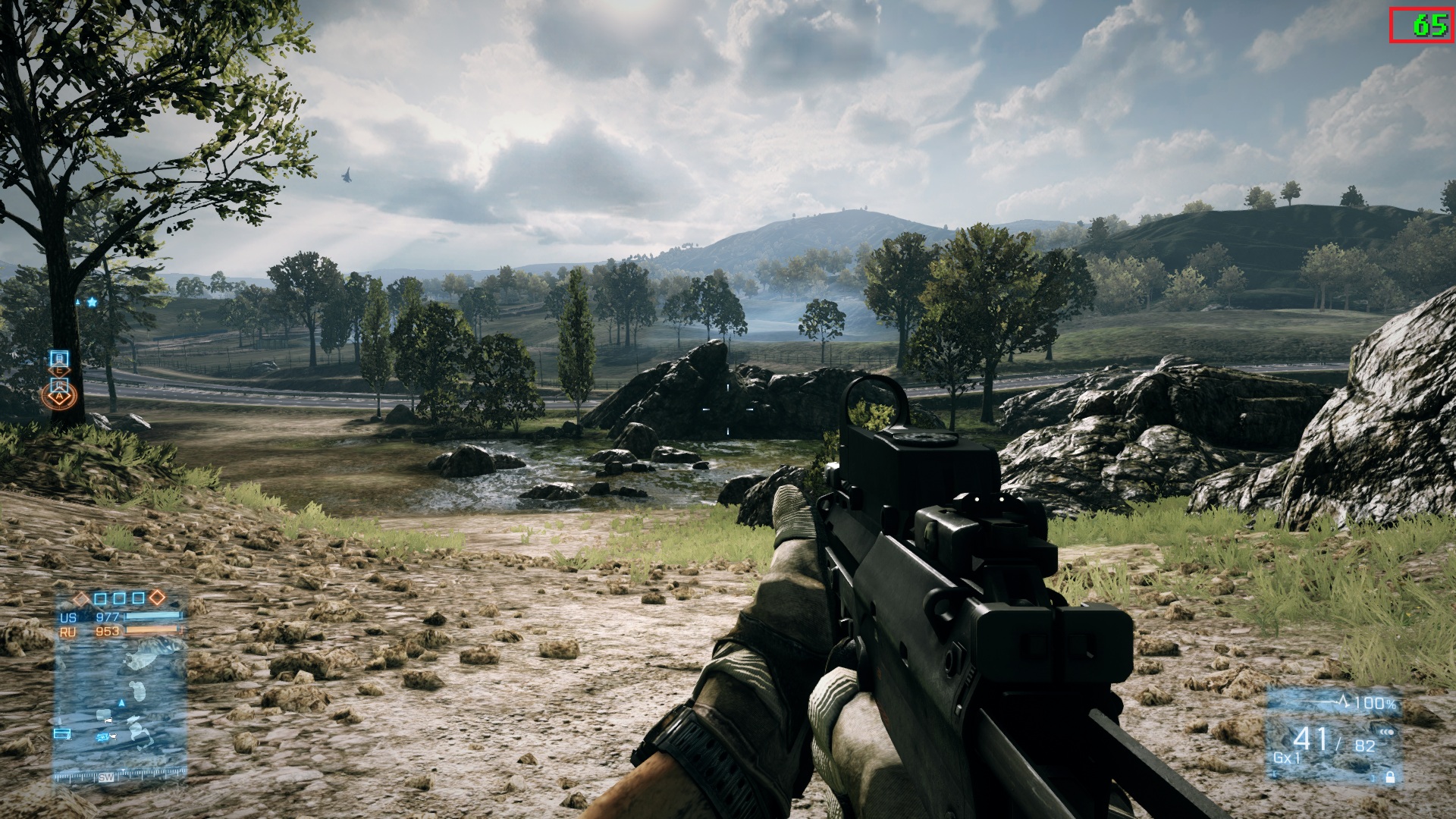Click the fire mode indicator dots
Viewport: 1456px width, 819px height.
(x=1387, y=732)
